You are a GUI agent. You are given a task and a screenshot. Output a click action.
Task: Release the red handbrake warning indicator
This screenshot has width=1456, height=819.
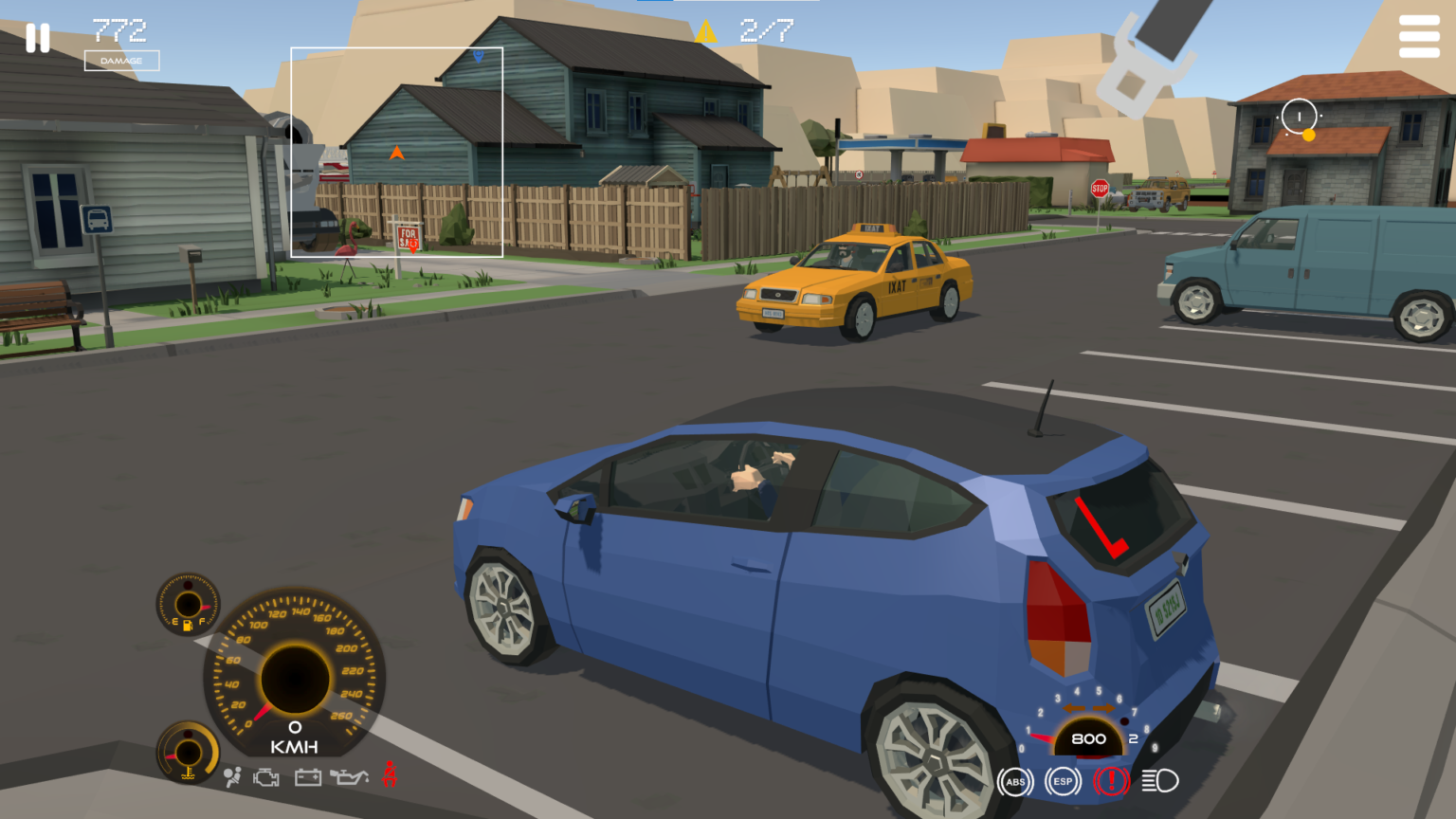(x=1109, y=781)
